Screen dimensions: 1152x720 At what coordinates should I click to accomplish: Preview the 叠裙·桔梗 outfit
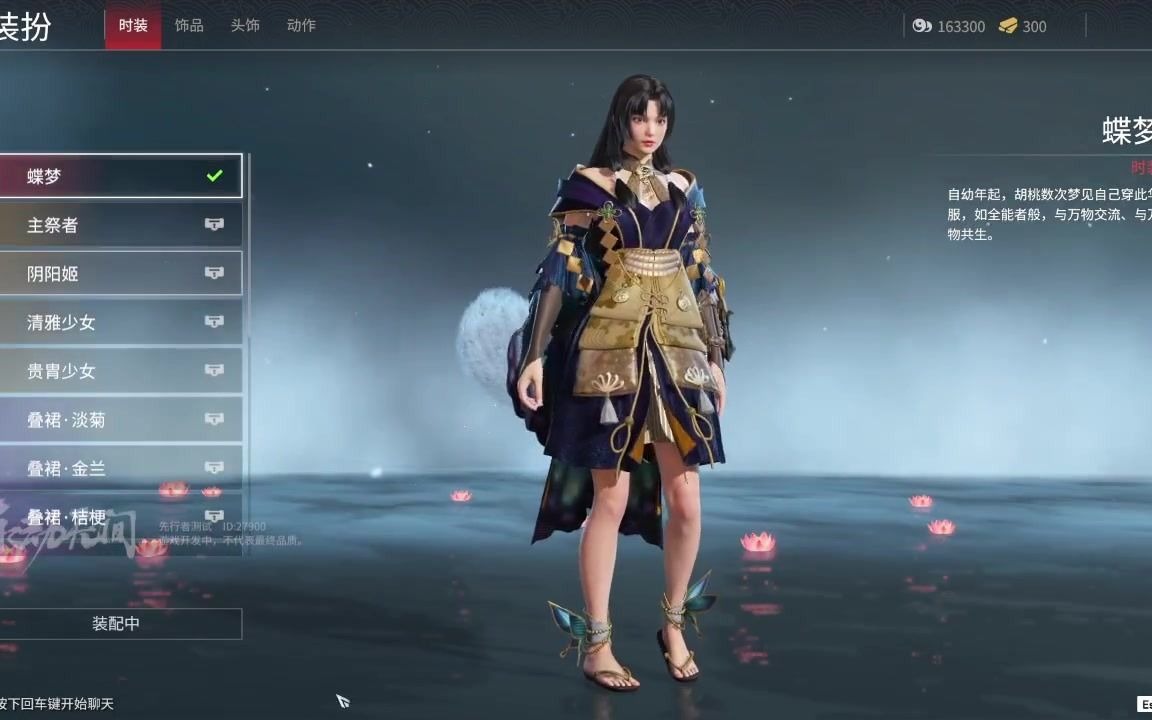tap(120, 517)
